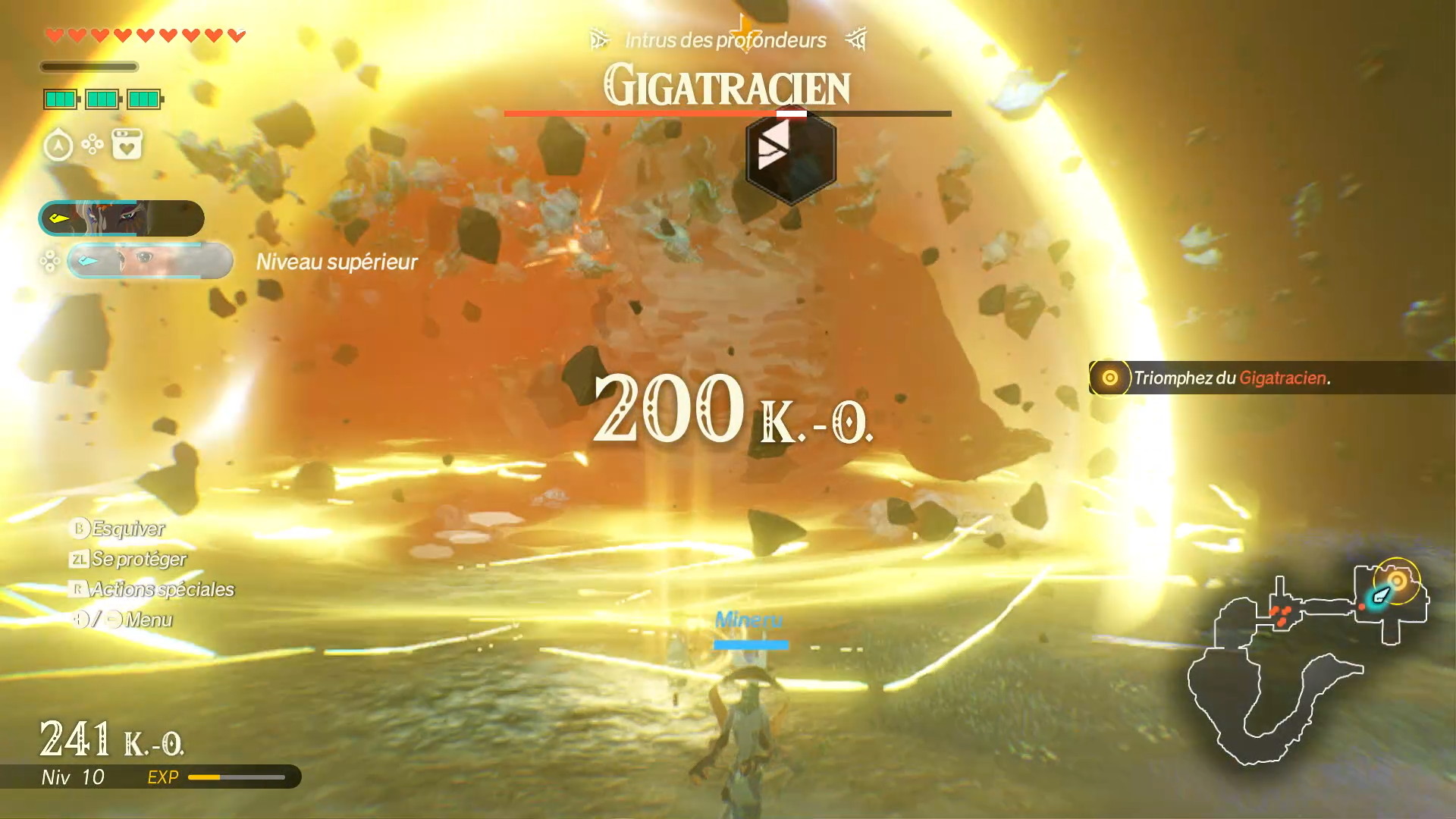Switch to the blue-marked second character portrait
The height and width of the screenshot is (819, 1456).
(x=149, y=261)
